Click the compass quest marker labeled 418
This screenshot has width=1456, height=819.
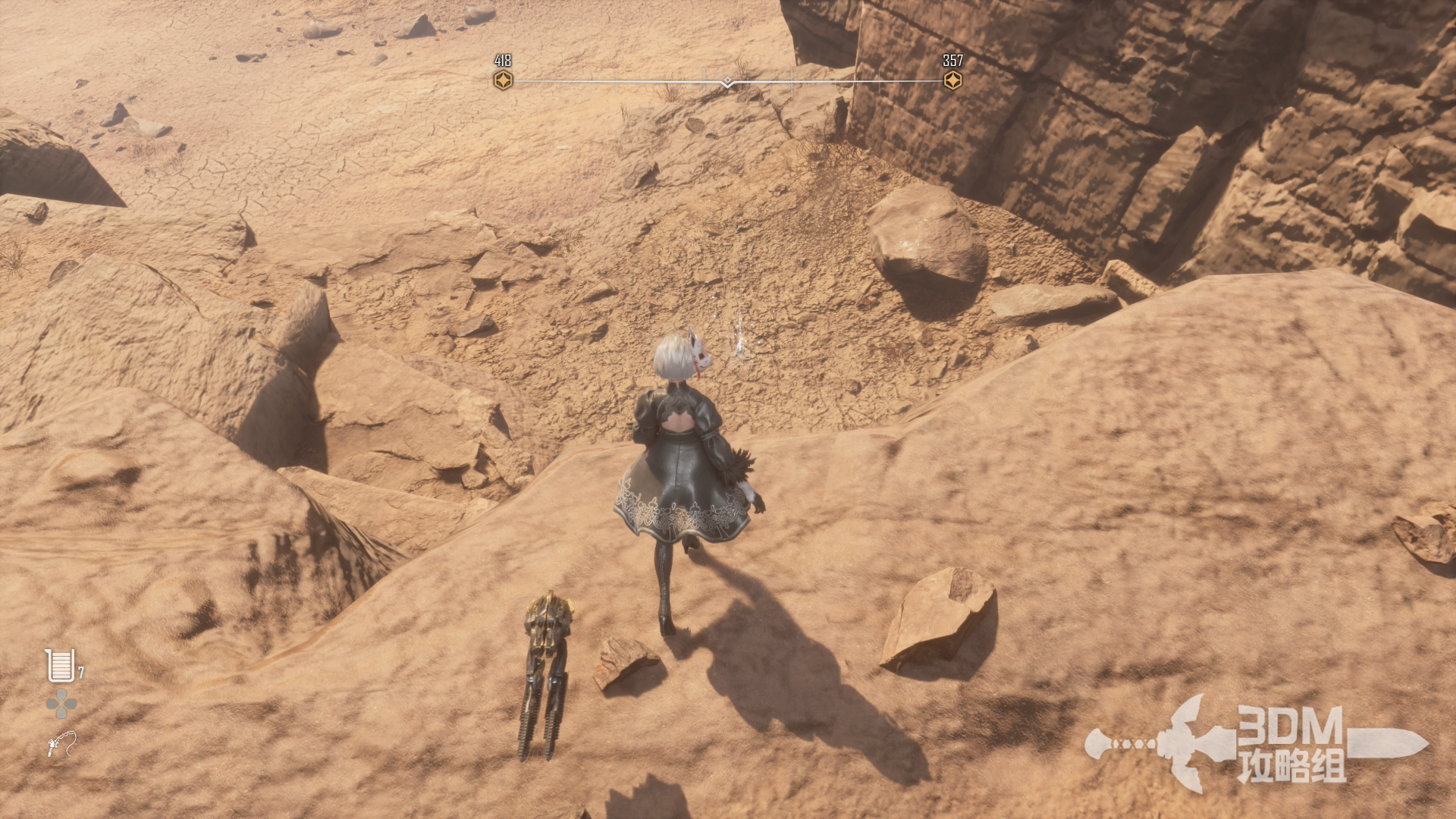click(x=503, y=80)
